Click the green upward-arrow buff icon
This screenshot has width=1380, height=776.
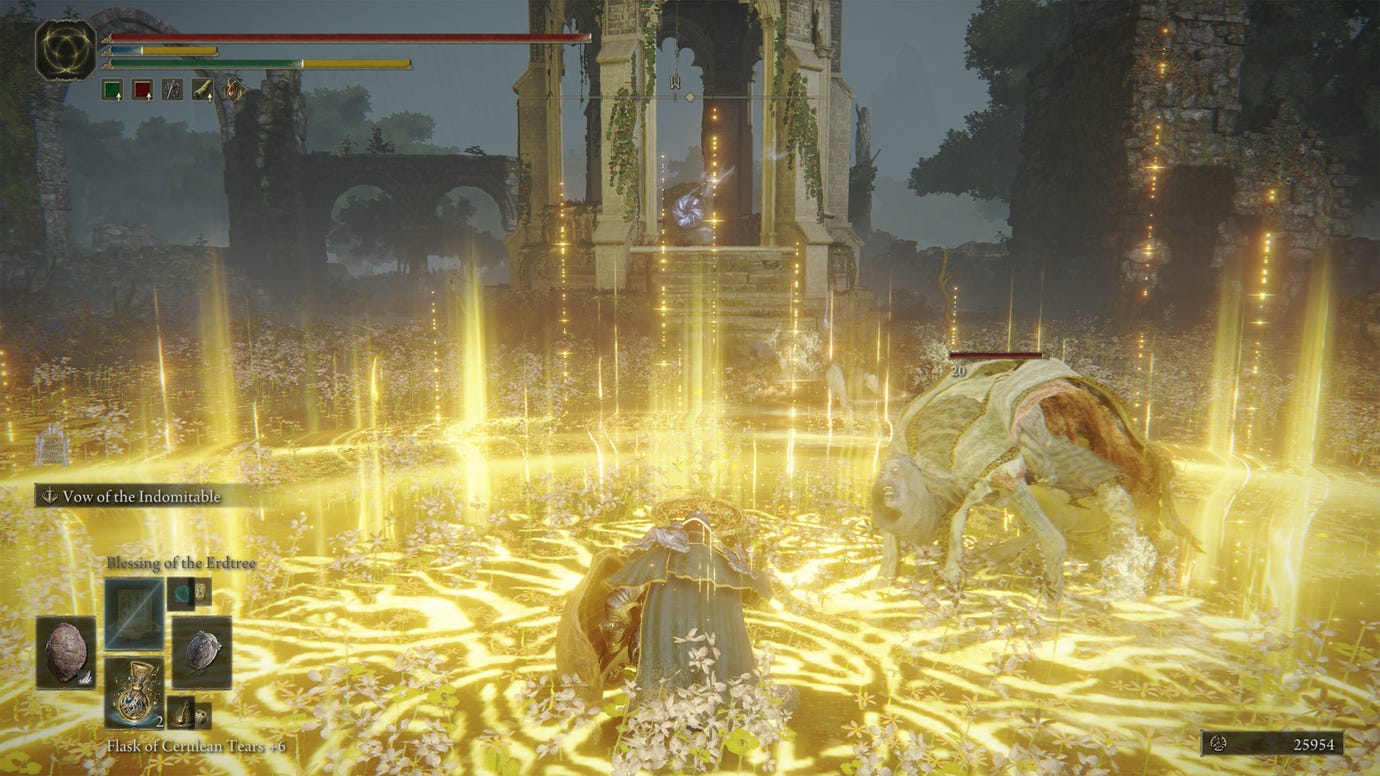pos(112,89)
